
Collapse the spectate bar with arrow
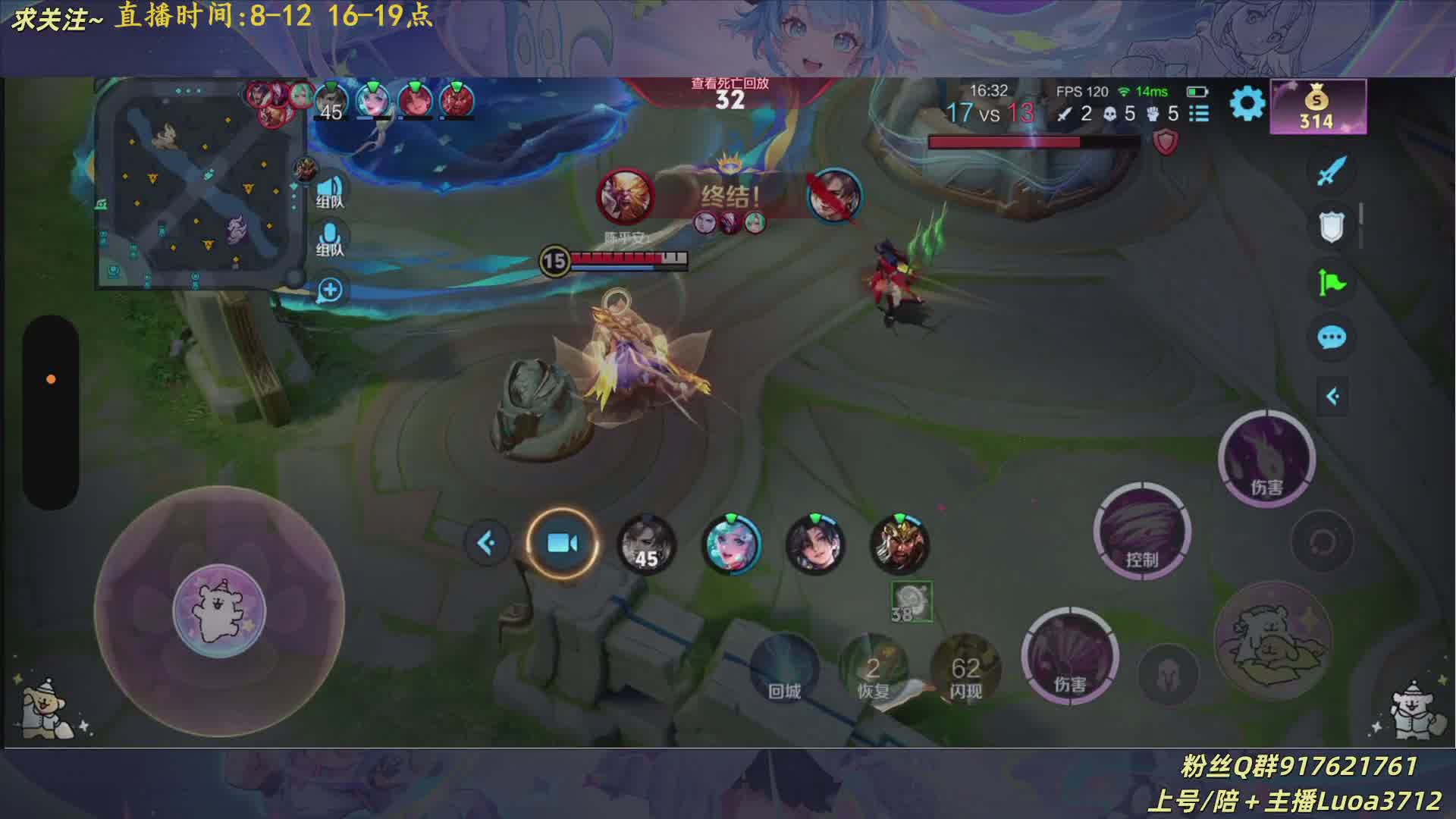(x=487, y=543)
